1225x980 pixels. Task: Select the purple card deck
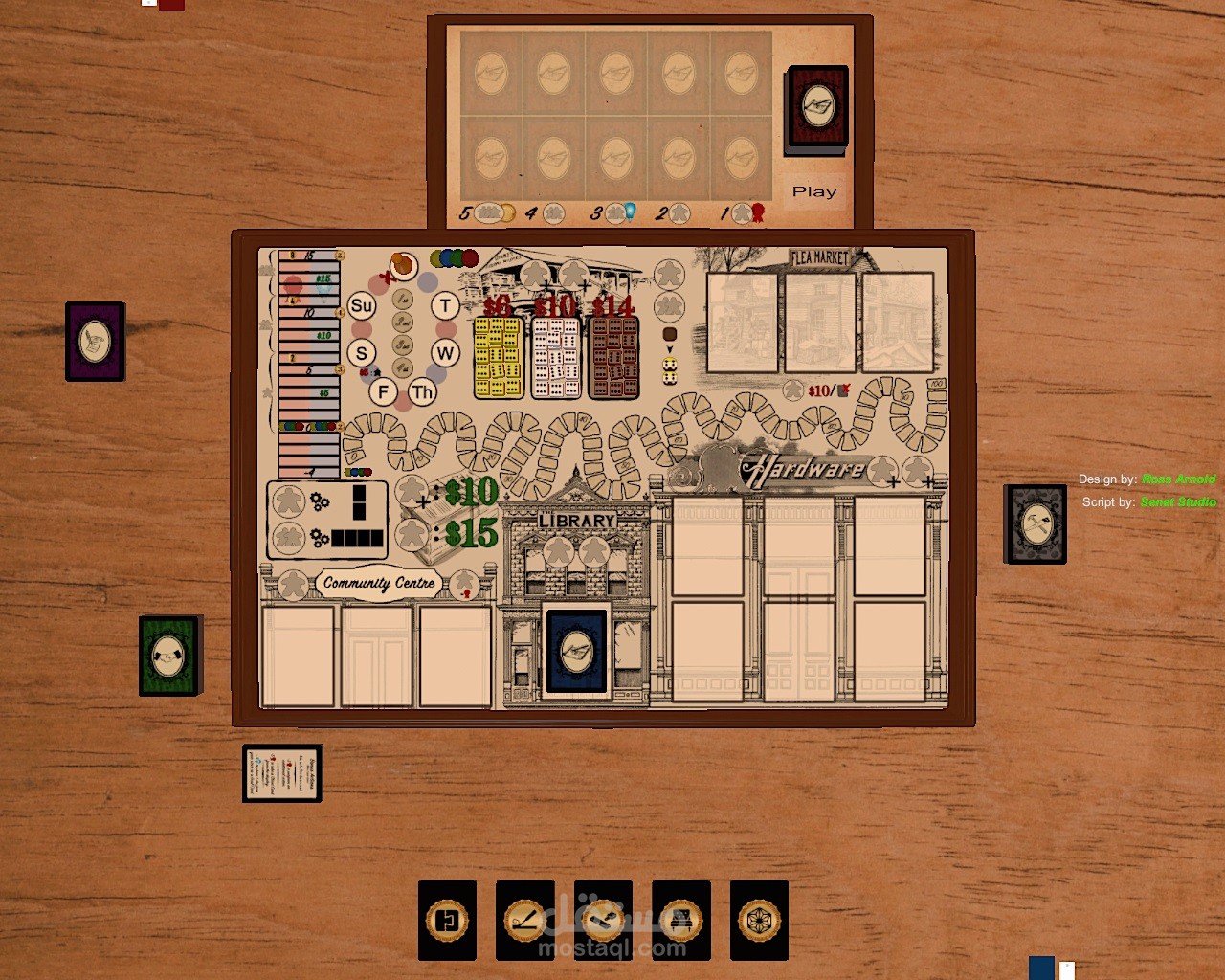(95, 341)
